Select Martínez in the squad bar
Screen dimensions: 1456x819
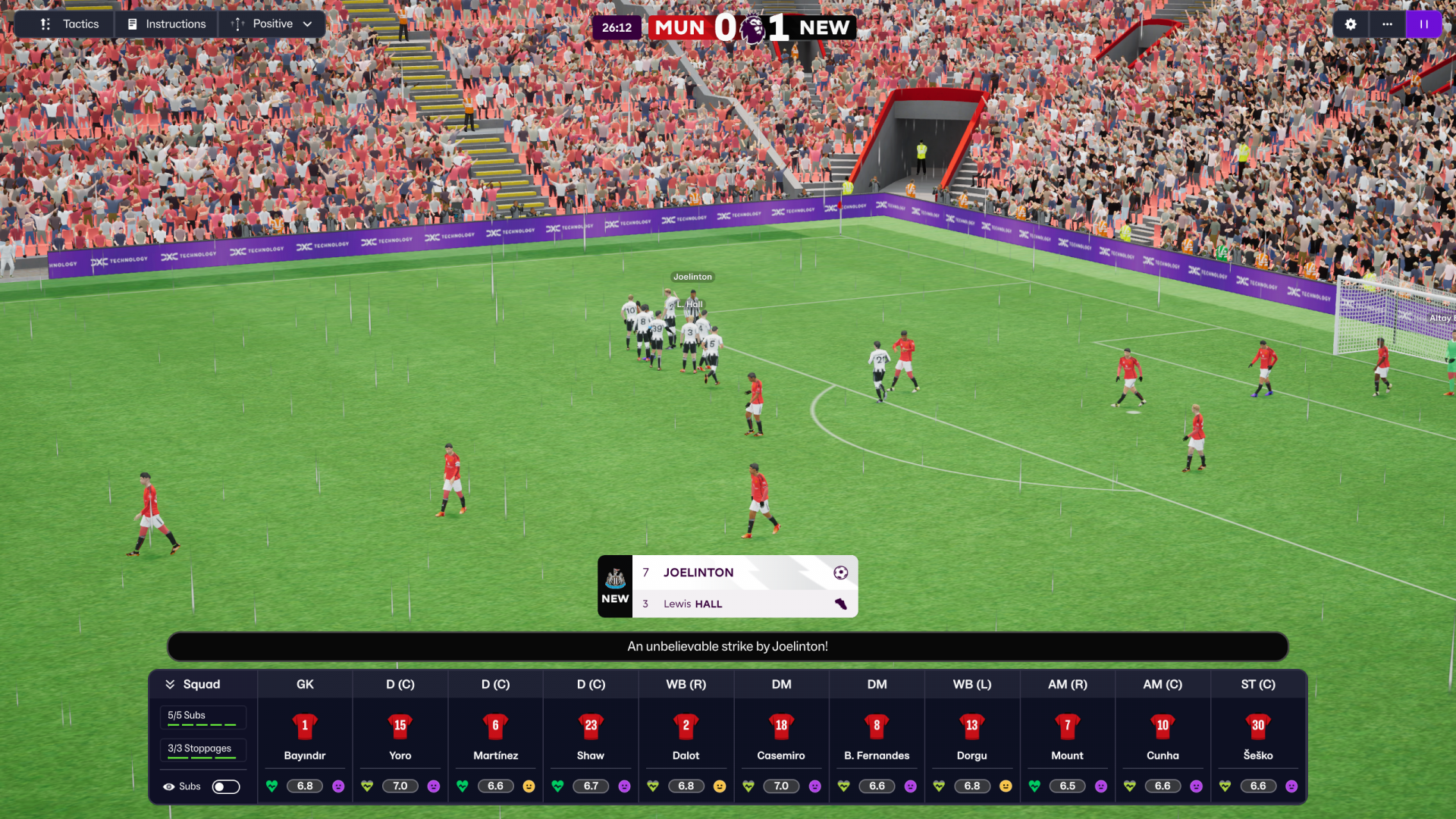495,736
